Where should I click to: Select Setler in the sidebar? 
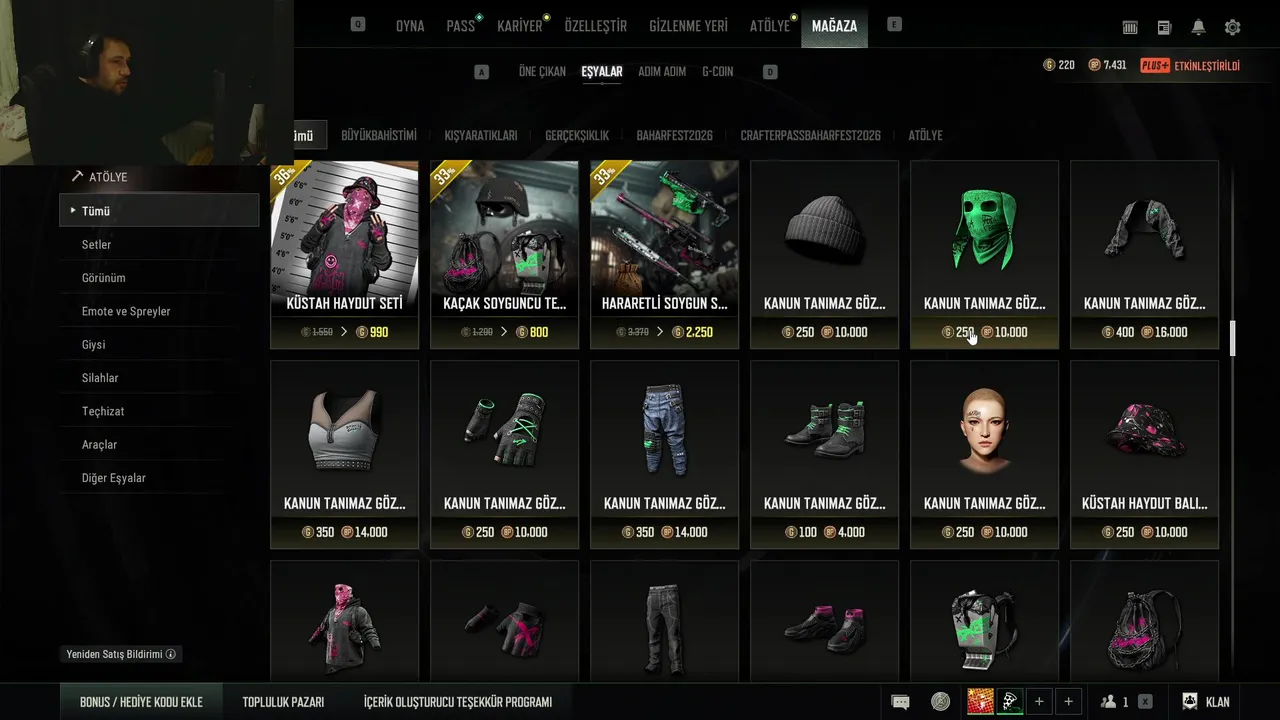(x=96, y=245)
